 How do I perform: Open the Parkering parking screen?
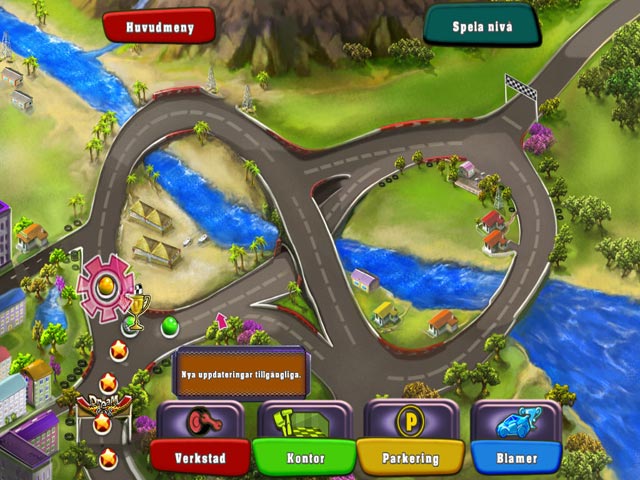pos(411,457)
